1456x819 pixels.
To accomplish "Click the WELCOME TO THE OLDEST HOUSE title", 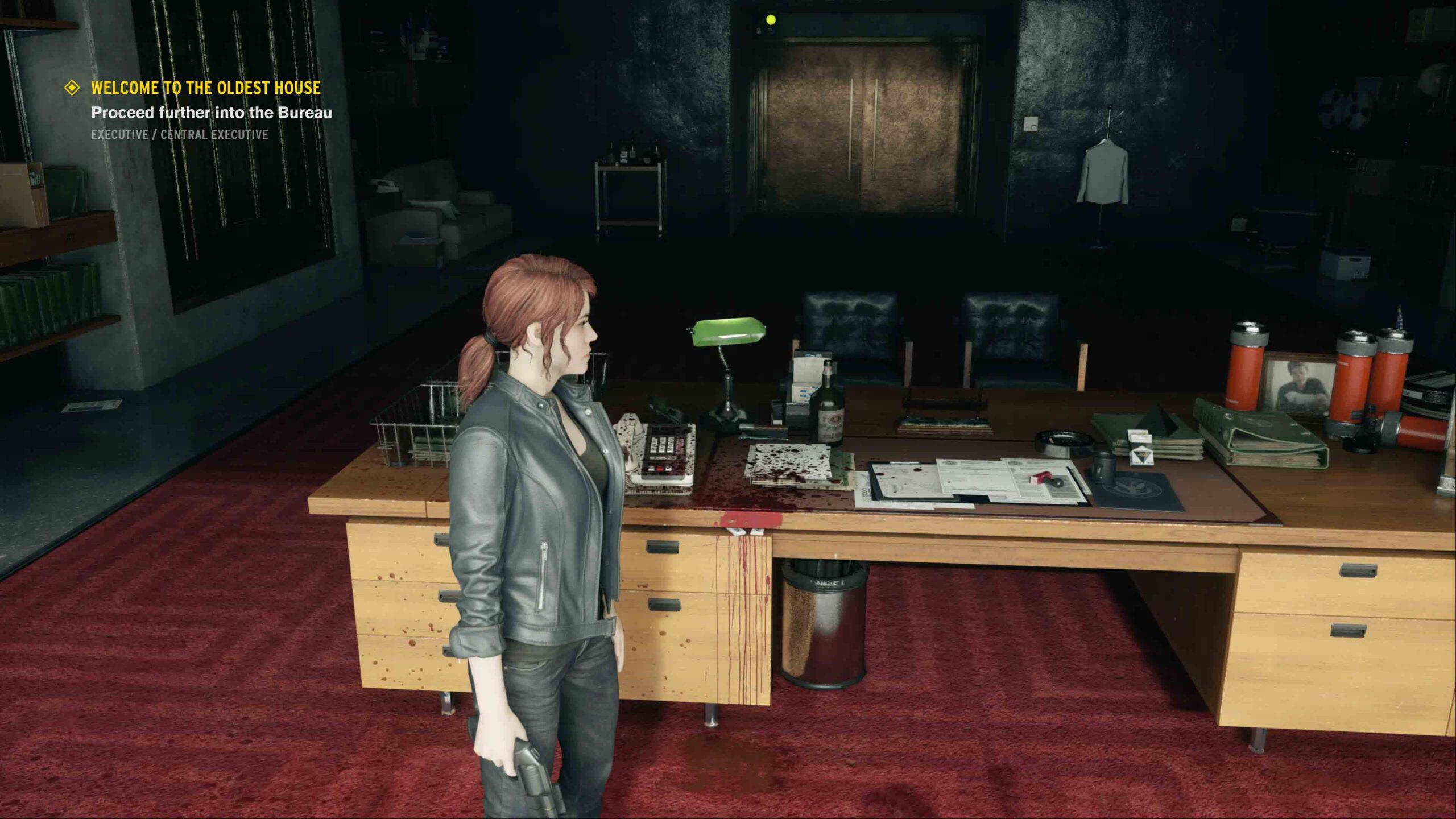I will pyautogui.click(x=205, y=88).
